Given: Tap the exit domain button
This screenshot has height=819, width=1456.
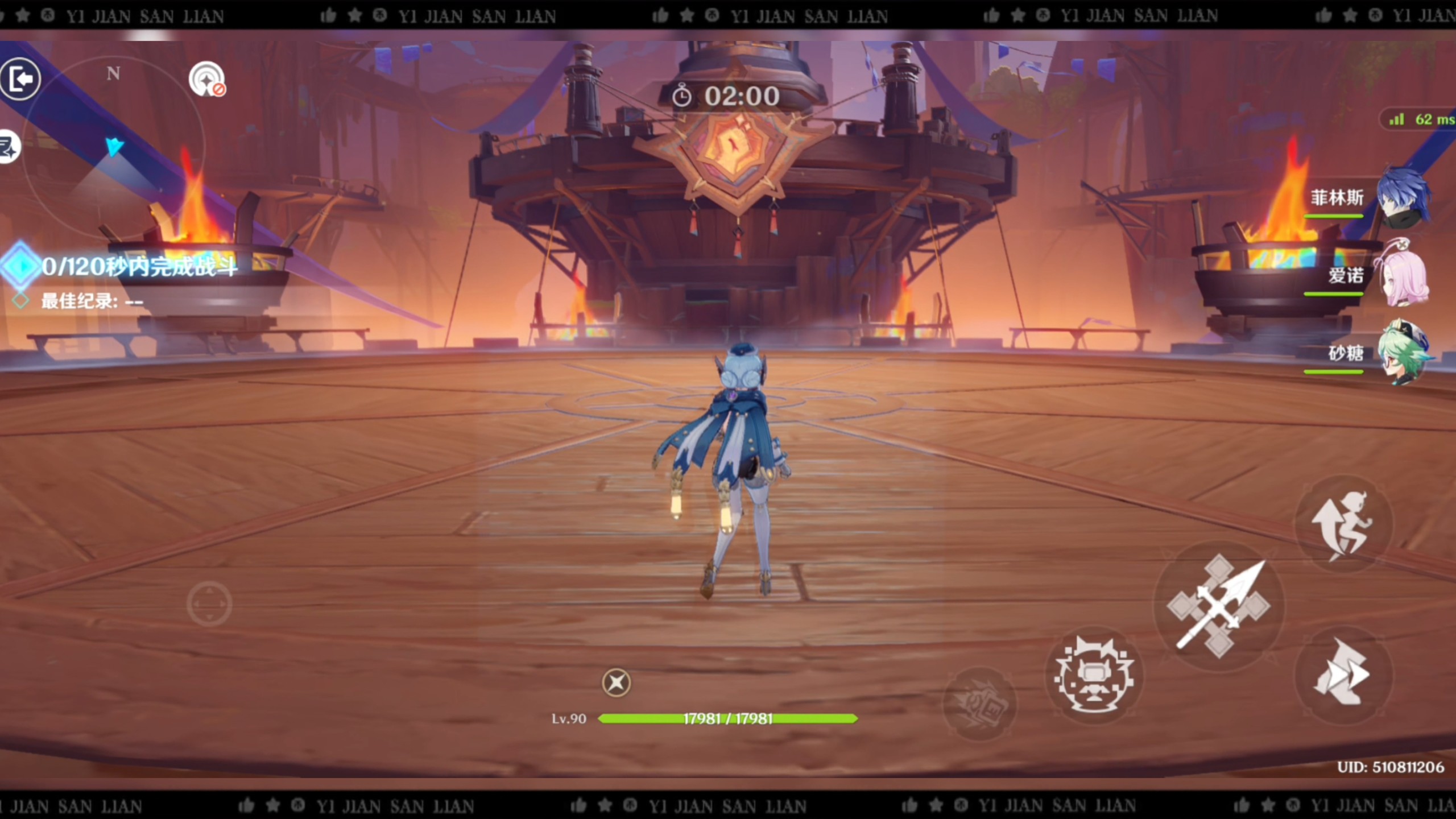Looking at the screenshot, I should click(20, 79).
